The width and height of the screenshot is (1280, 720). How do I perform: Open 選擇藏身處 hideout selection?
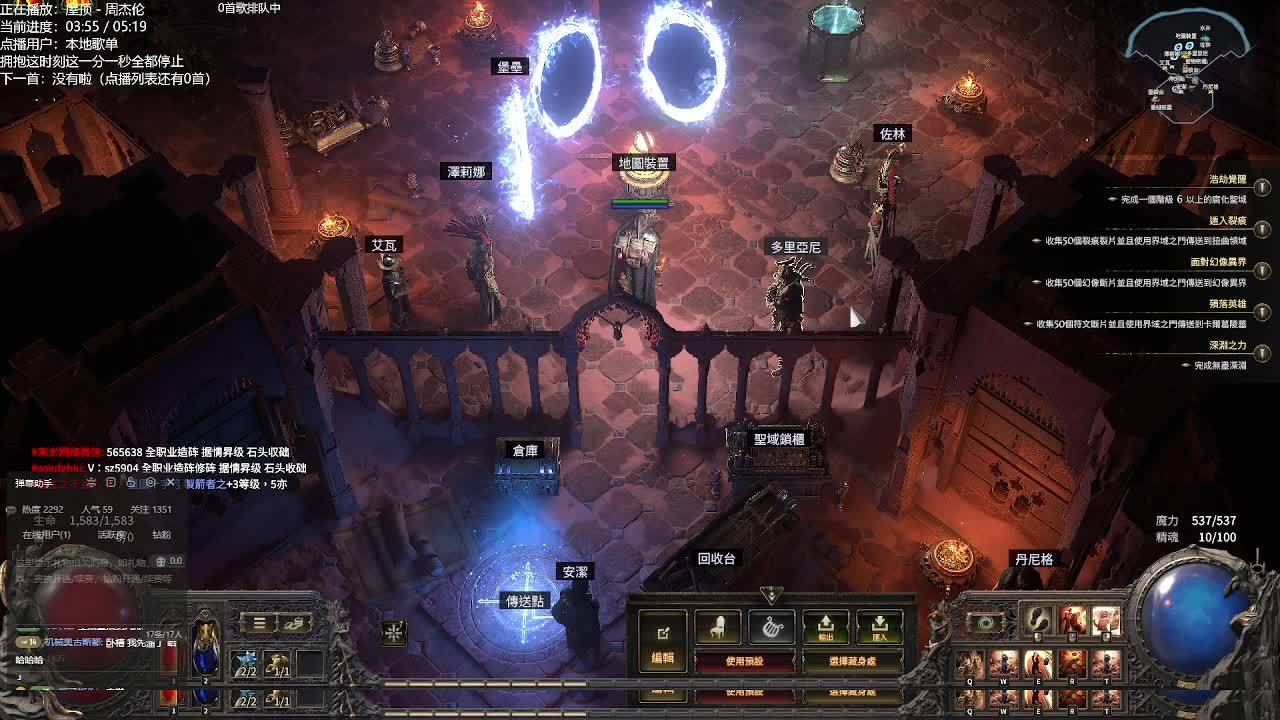[x=852, y=661]
